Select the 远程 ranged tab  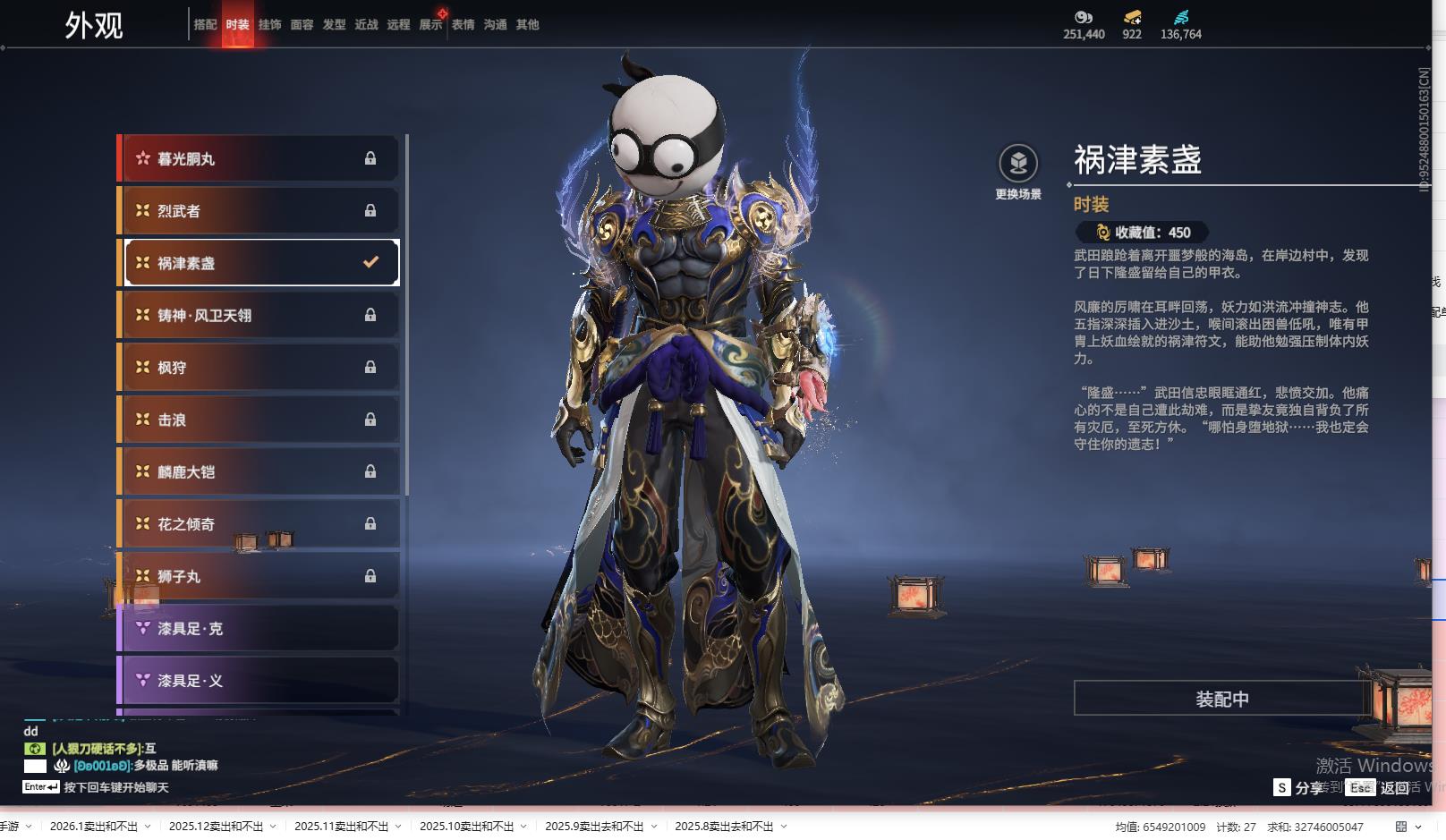pyautogui.click(x=398, y=25)
